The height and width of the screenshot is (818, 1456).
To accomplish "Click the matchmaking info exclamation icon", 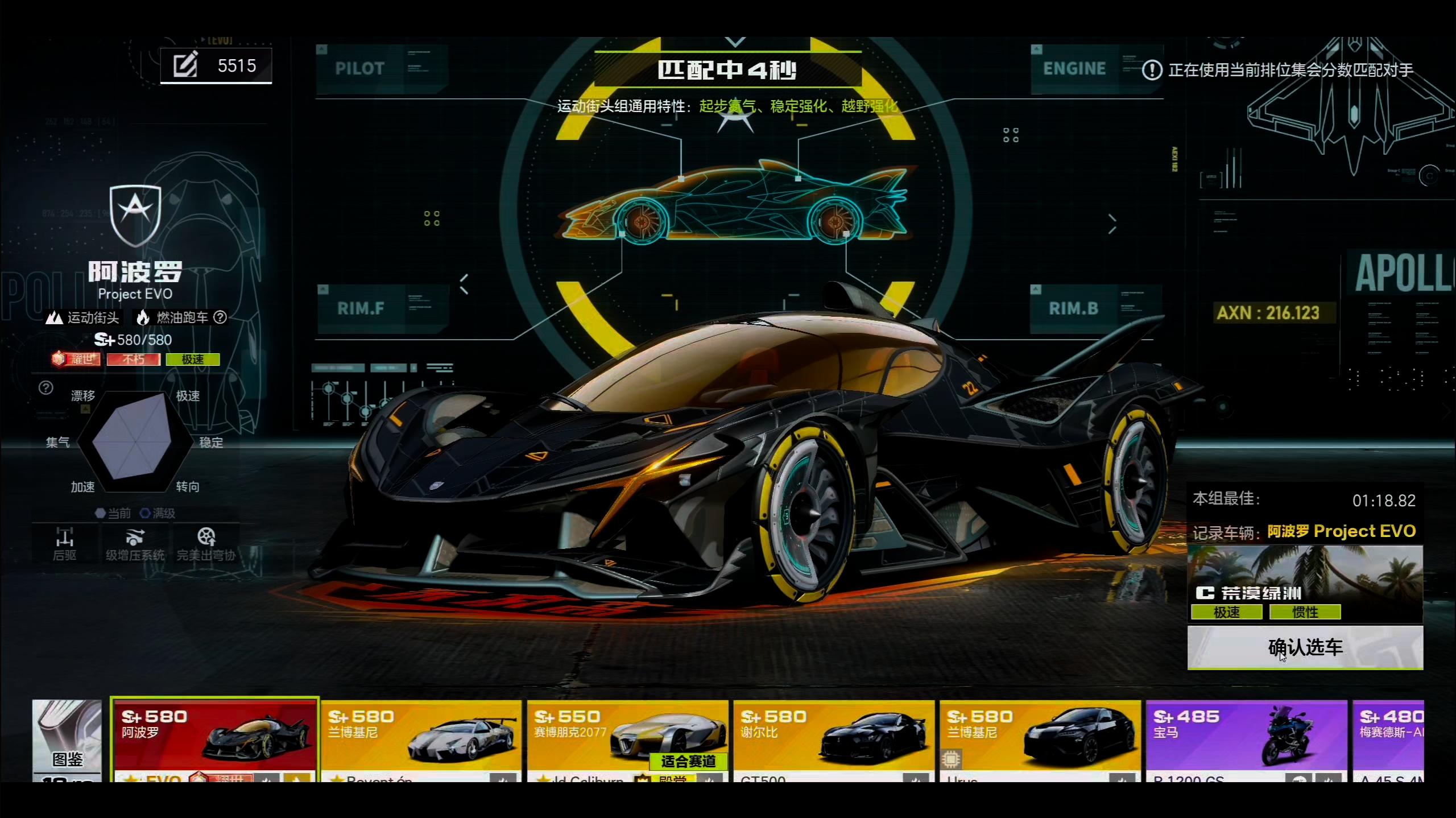I will click(x=1152, y=70).
